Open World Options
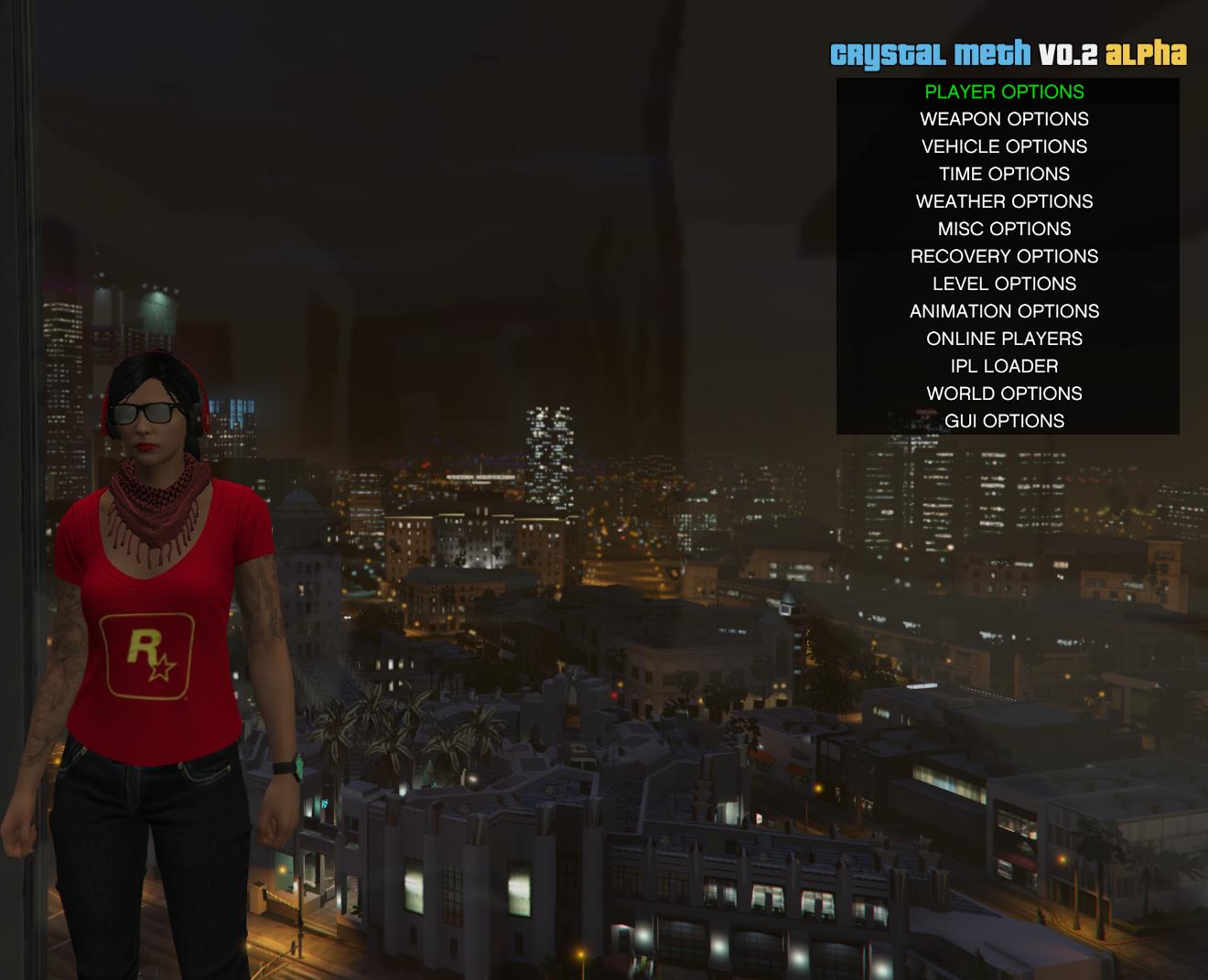Viewport: 1208px width, 980px height. click(1004, 393)
